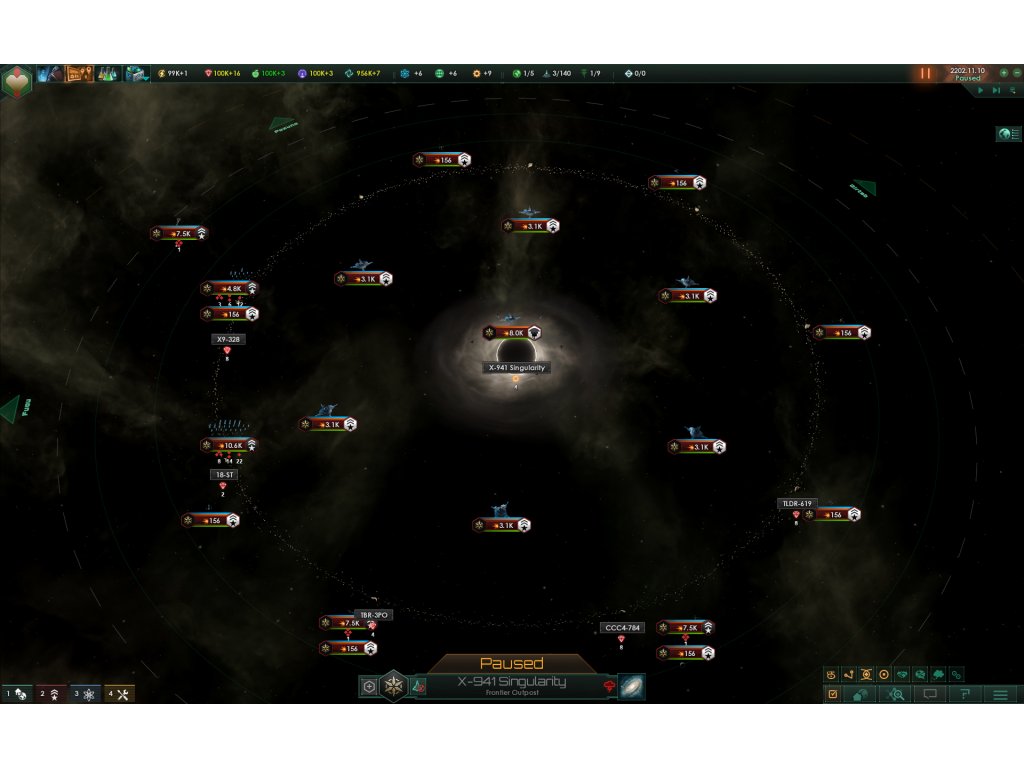Screen dimensions: 1024x768
Task: Select fleet group 4 with wrench icon
Action: click(119, 693)
